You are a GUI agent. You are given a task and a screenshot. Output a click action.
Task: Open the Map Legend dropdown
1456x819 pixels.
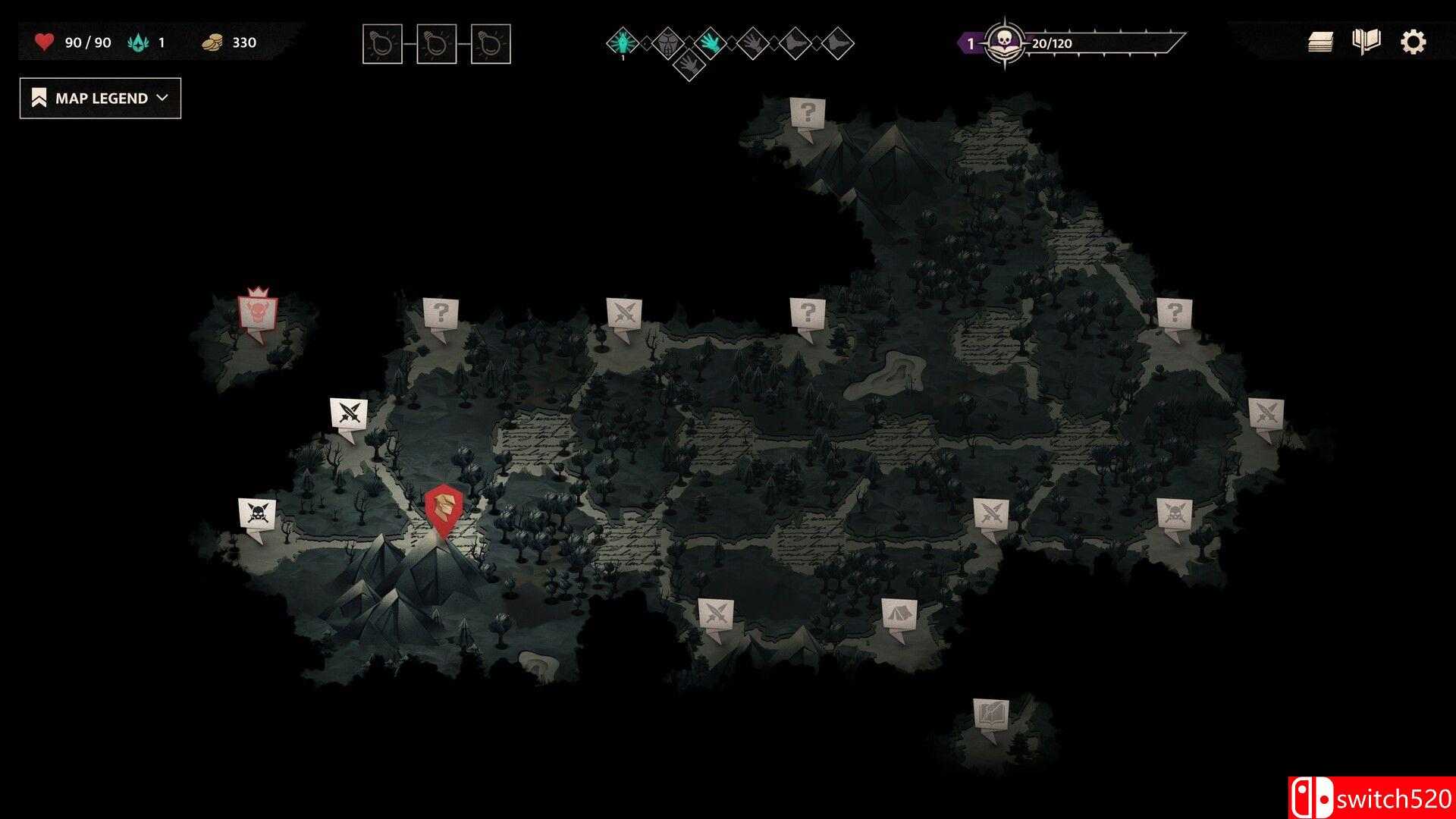coord(99,98)
